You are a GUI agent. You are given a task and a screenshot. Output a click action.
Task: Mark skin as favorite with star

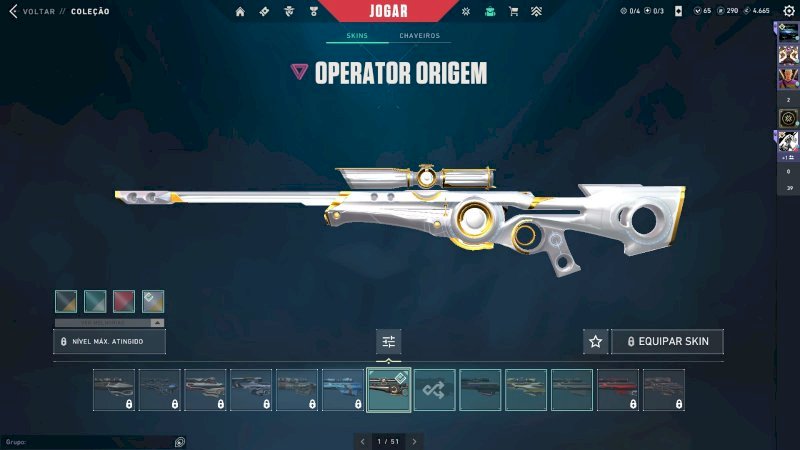tap(596, 342)
